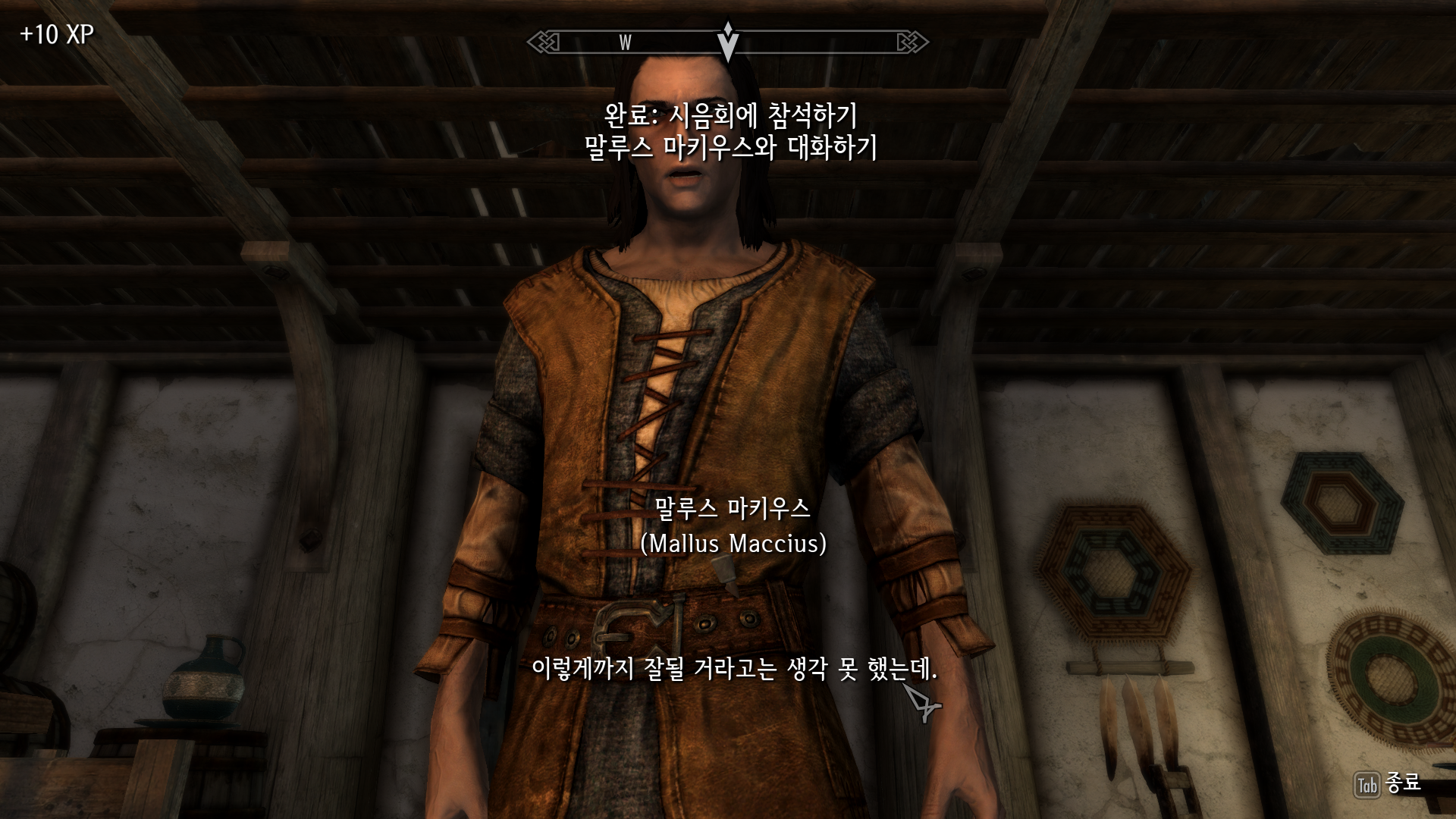Screen dimensions: 1456x819
Task: Select the W direction marker on the compass
Action: point(624,43)
